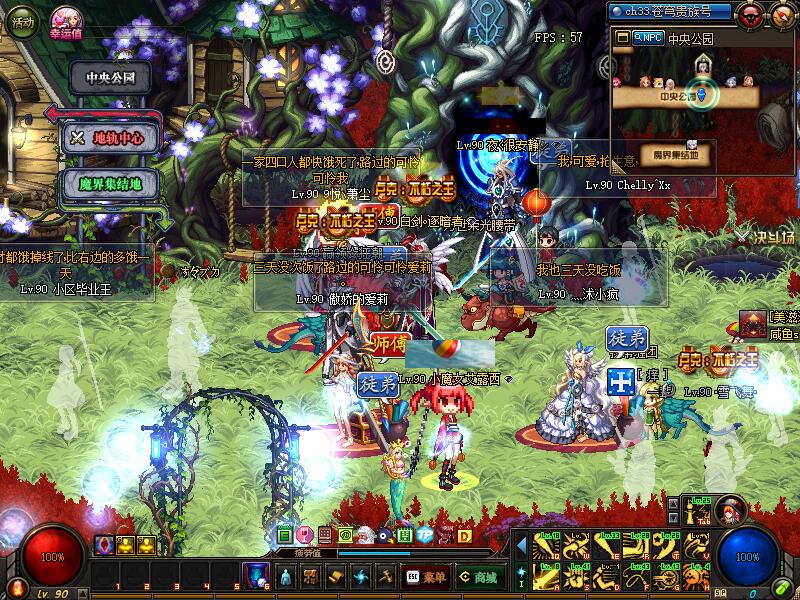The image size is (800, 600).
Task: Click the green @ icon
Action: tap(345, 536)
